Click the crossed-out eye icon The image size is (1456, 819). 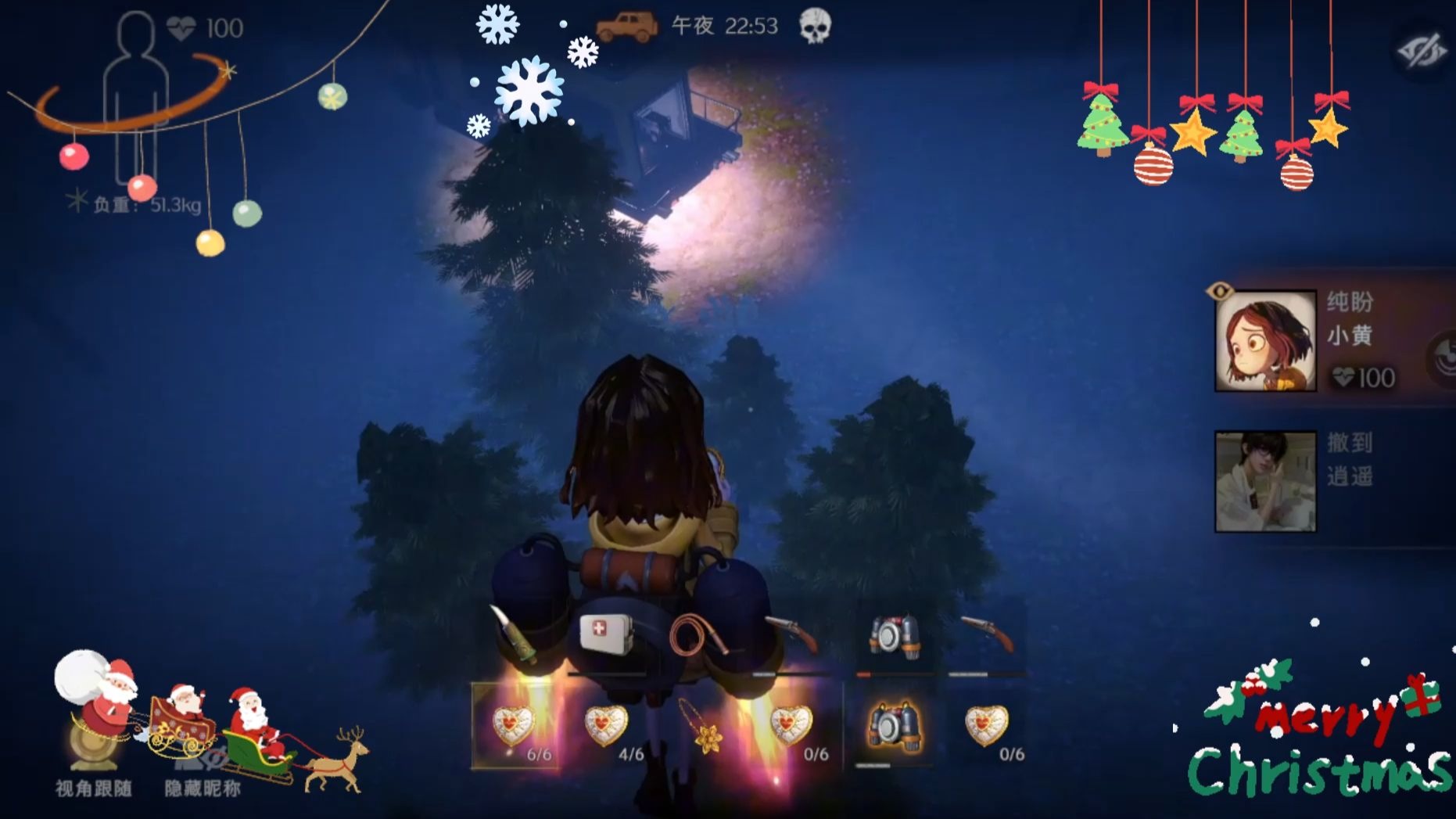(1422, 52)
